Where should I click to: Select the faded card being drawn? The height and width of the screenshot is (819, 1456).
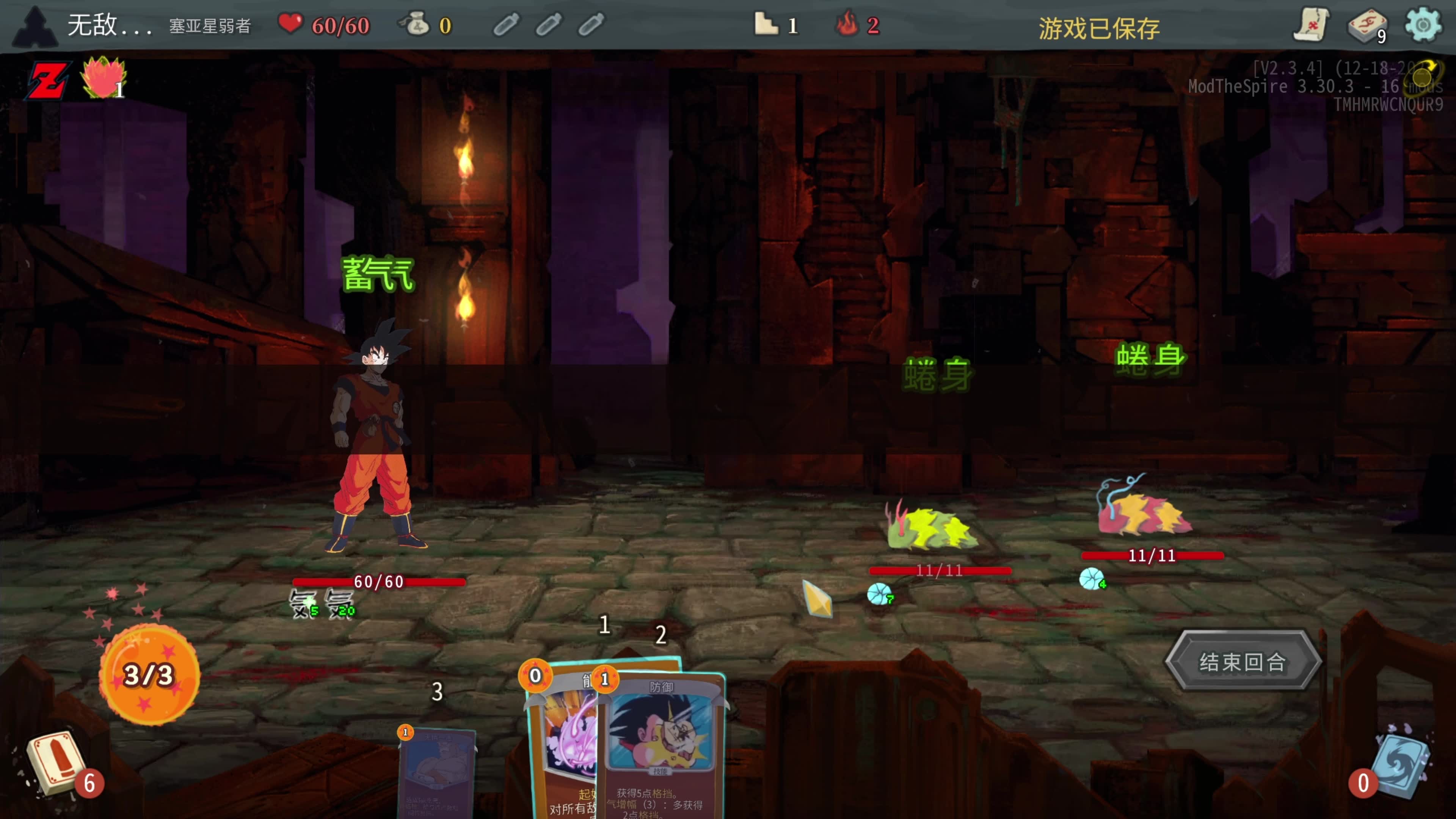[x=436, y=772]
